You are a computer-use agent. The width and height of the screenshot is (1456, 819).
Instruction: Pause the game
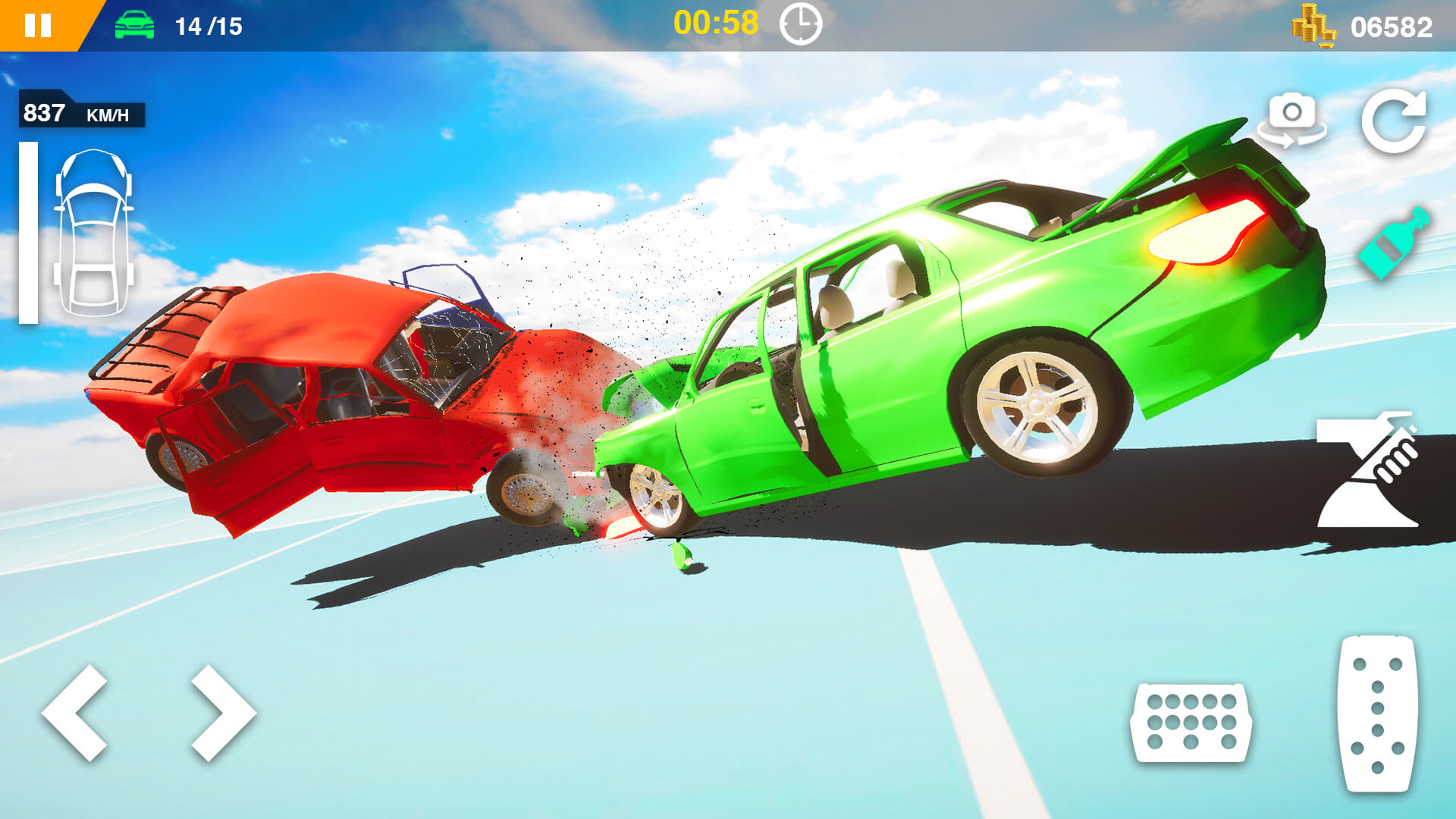pyautogui.click(x=37, y=24)
